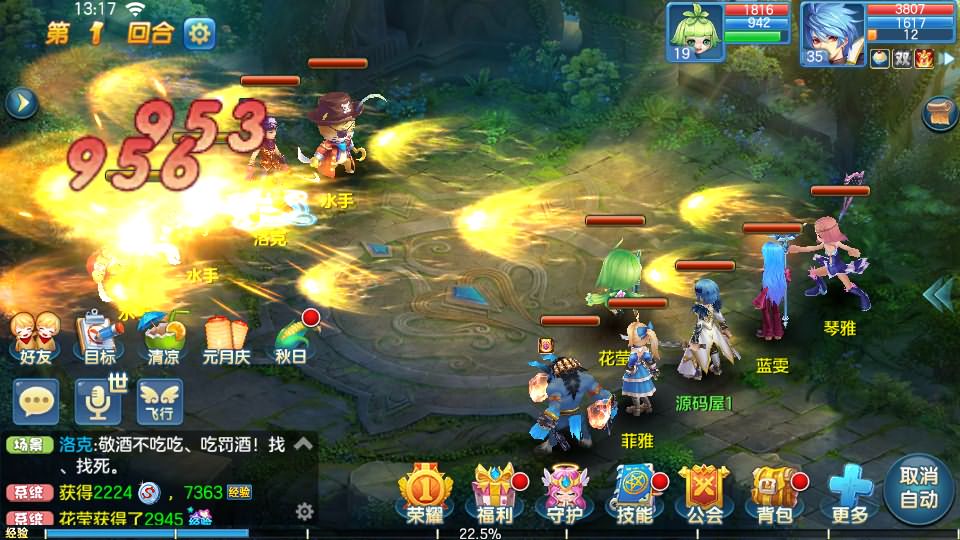Viewport: 960px width, 540px height.
Task: Open the 背包 backpack
Action: pyautogui.click(x=773, y=491)
